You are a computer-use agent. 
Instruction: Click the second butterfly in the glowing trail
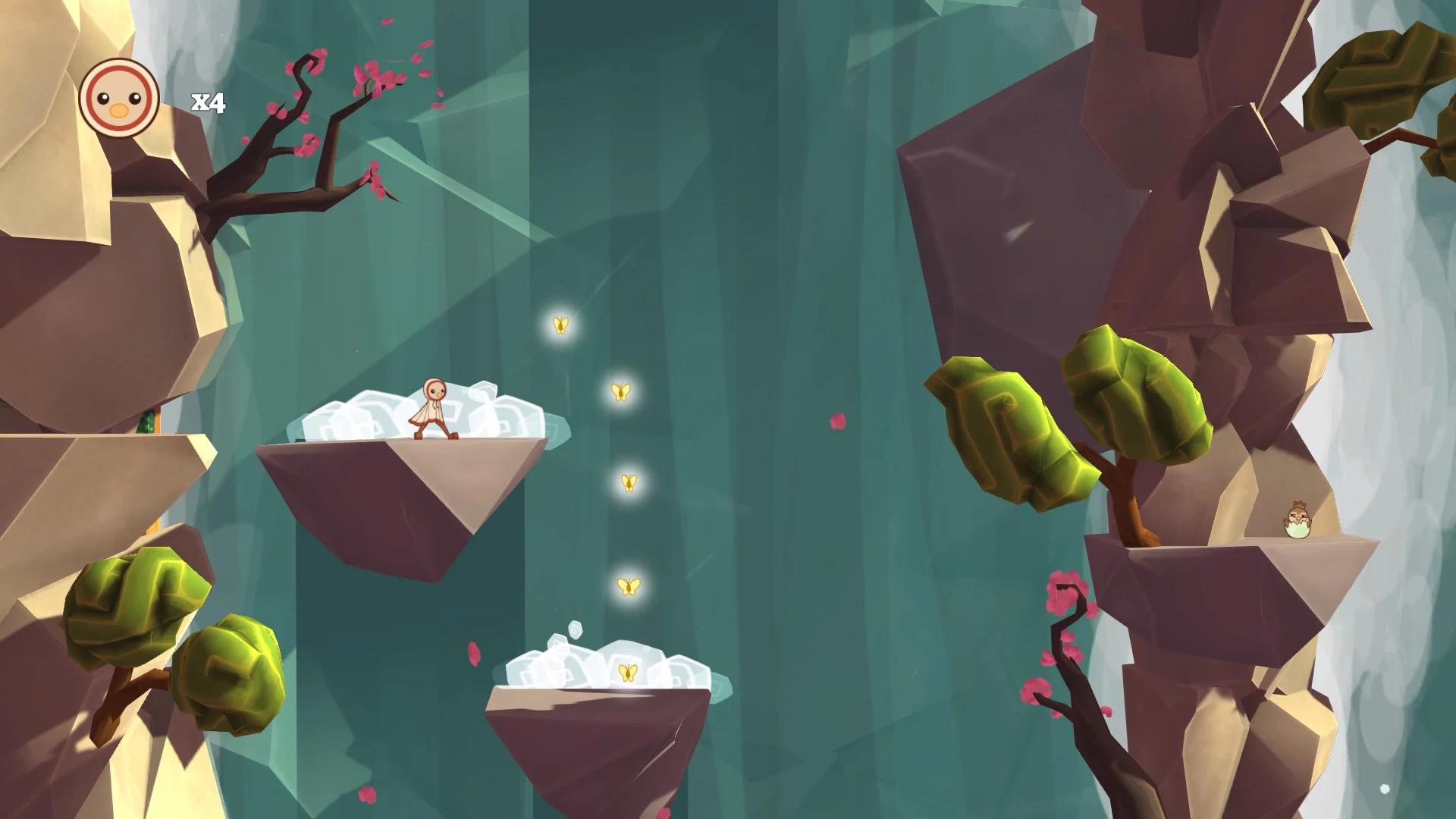(620, 393)
